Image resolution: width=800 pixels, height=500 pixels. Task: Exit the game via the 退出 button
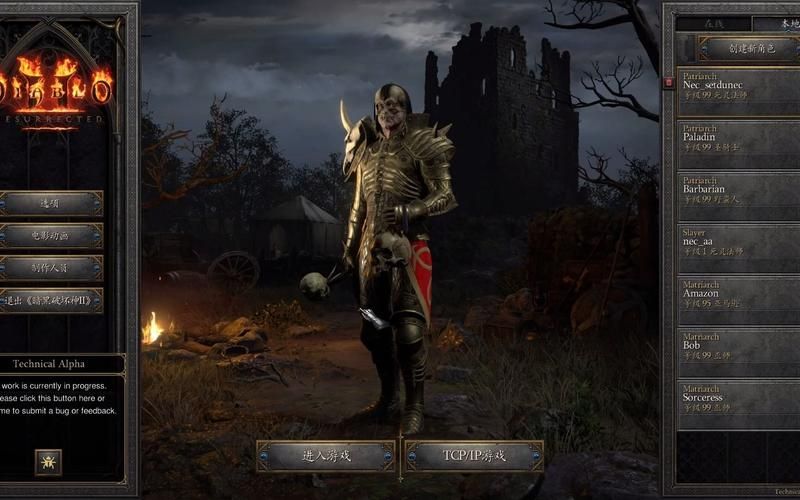point(51,301)
